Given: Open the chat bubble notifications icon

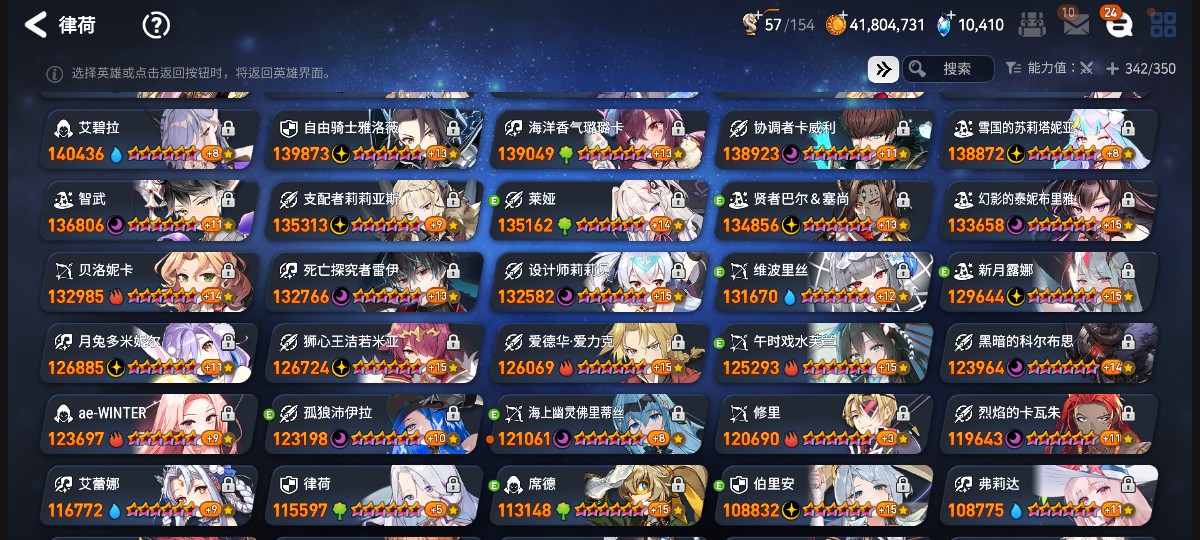Looking at the screenshot, I should point(1118,25).
